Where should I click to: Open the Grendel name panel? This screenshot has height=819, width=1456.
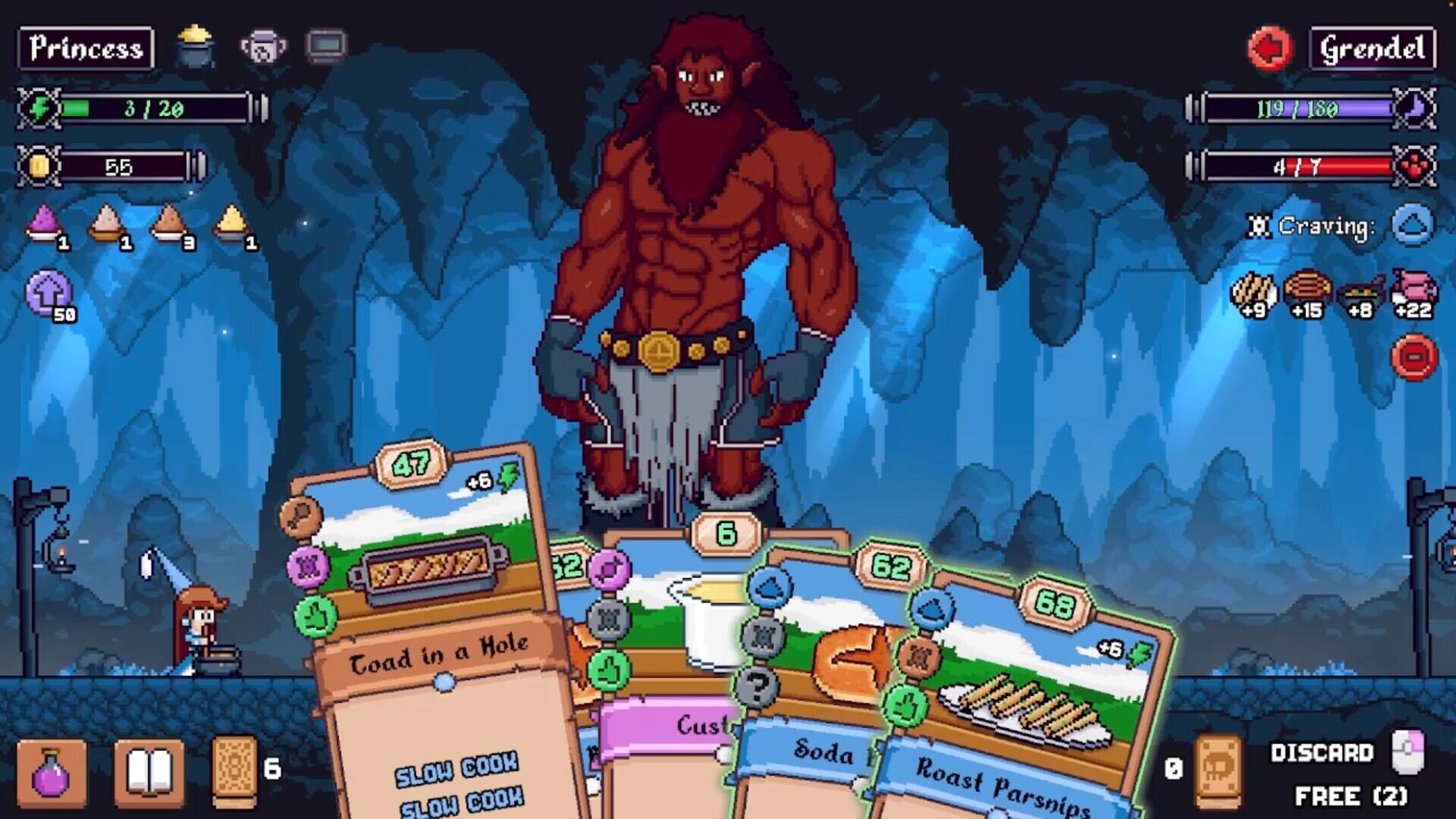tap(1373, 49)
